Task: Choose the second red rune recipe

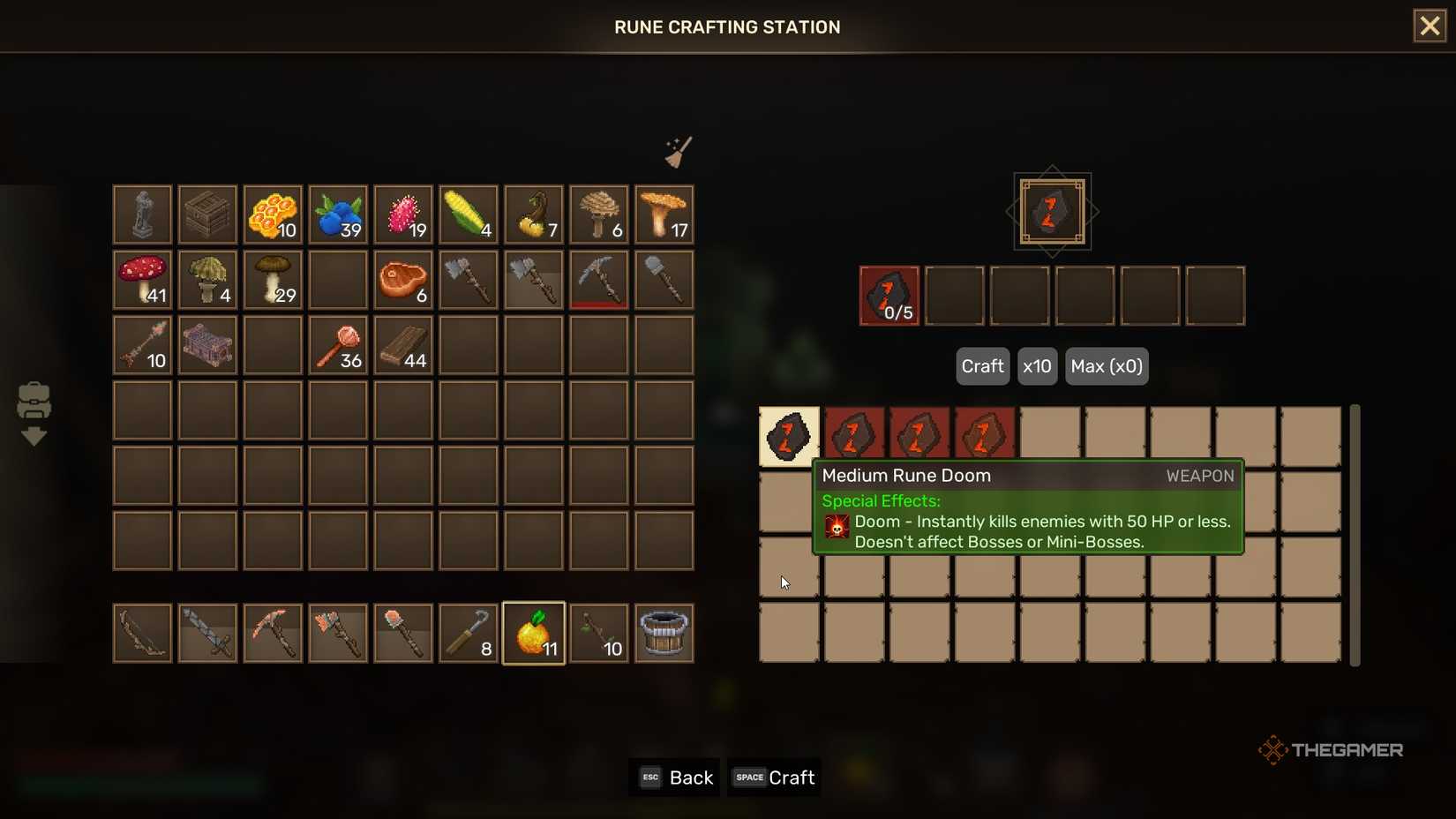Action: (x=853, y=433)
